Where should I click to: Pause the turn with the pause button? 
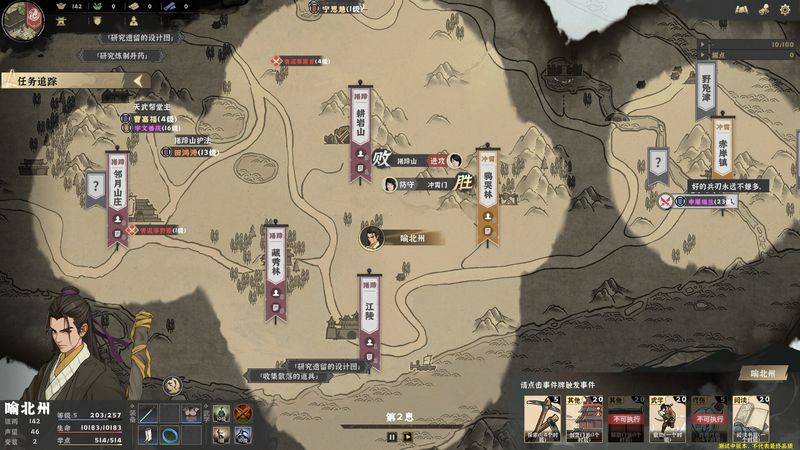point(391,436)
